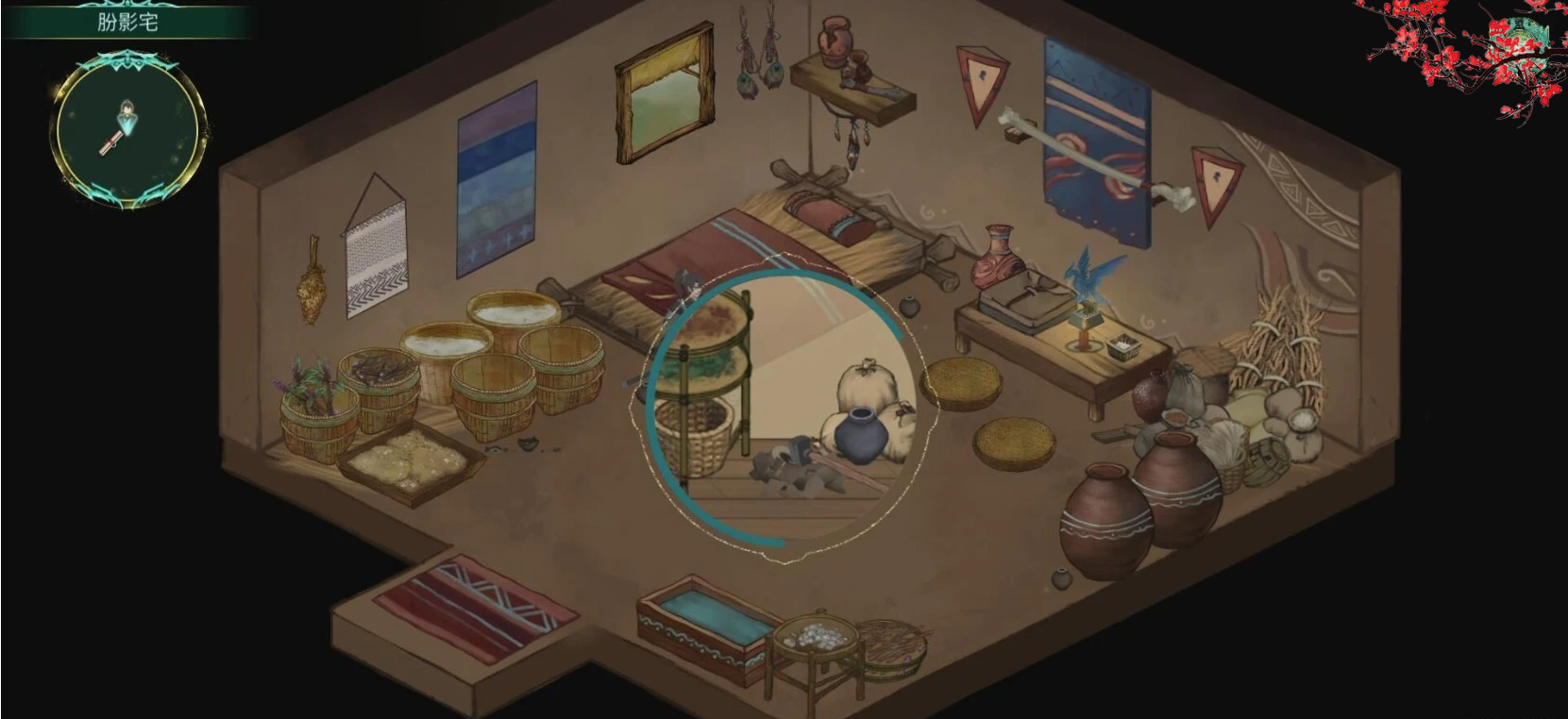Image resolution: width=1568 pixels, height=719 pixels.
Task: Select the glowing scroll clue in the circular frame
Action: [110, 143]
